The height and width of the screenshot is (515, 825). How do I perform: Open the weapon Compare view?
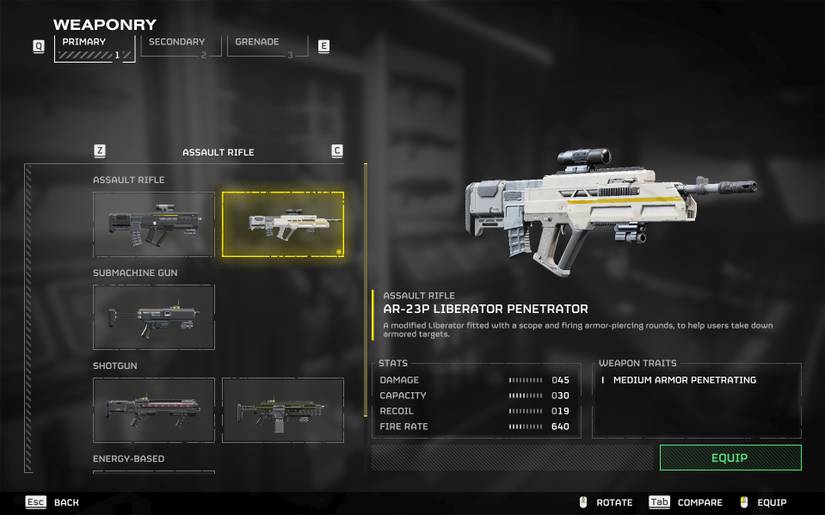click(x=686, y=502)
